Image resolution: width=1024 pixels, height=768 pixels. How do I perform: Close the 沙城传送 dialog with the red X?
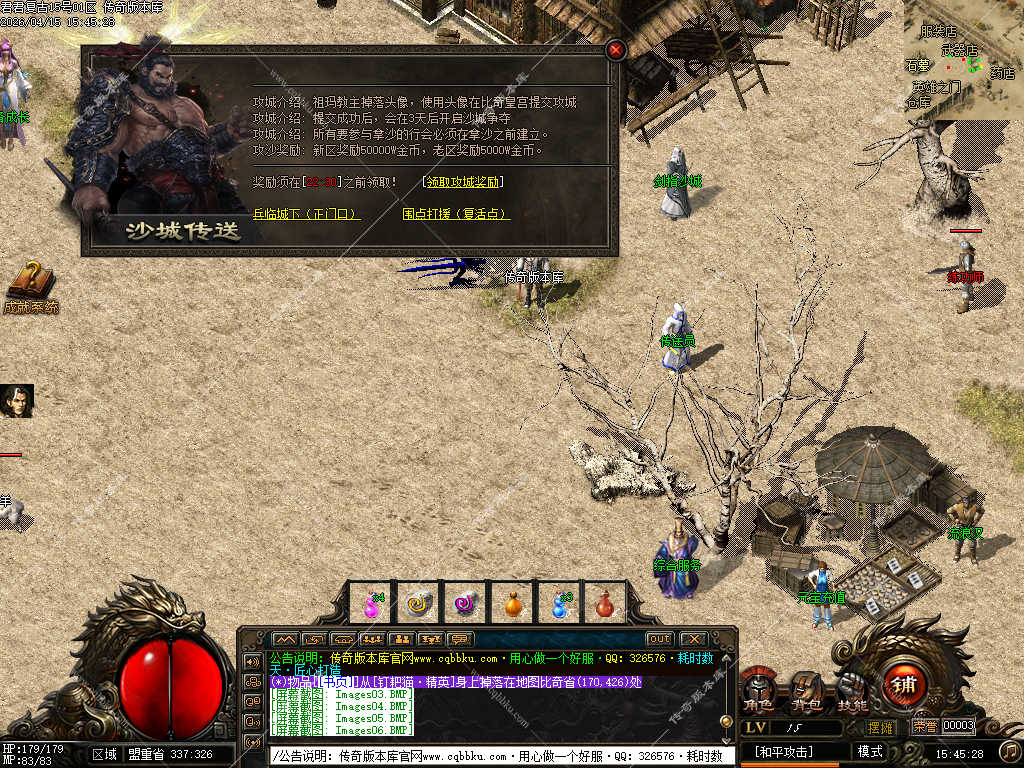(x=616, y=49)
